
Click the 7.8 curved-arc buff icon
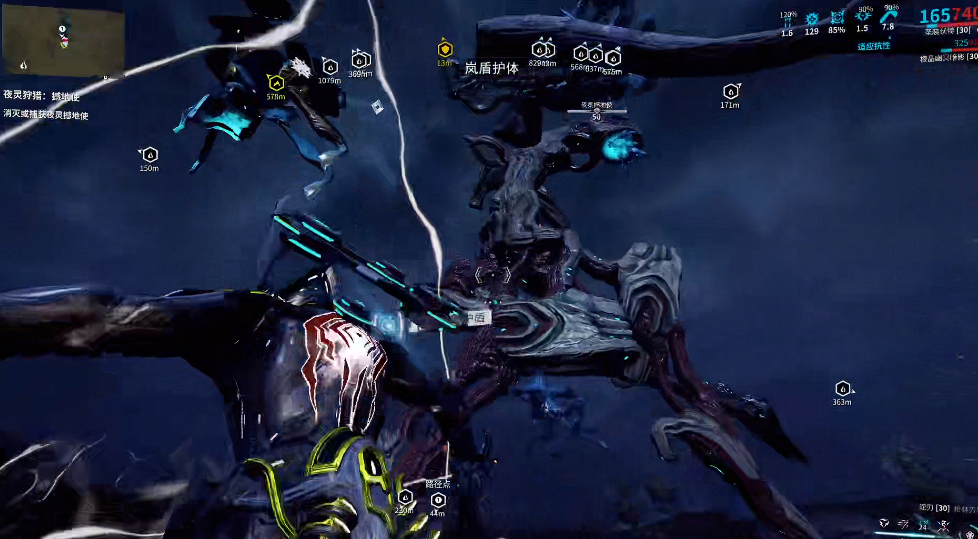[x=888, y=16]
